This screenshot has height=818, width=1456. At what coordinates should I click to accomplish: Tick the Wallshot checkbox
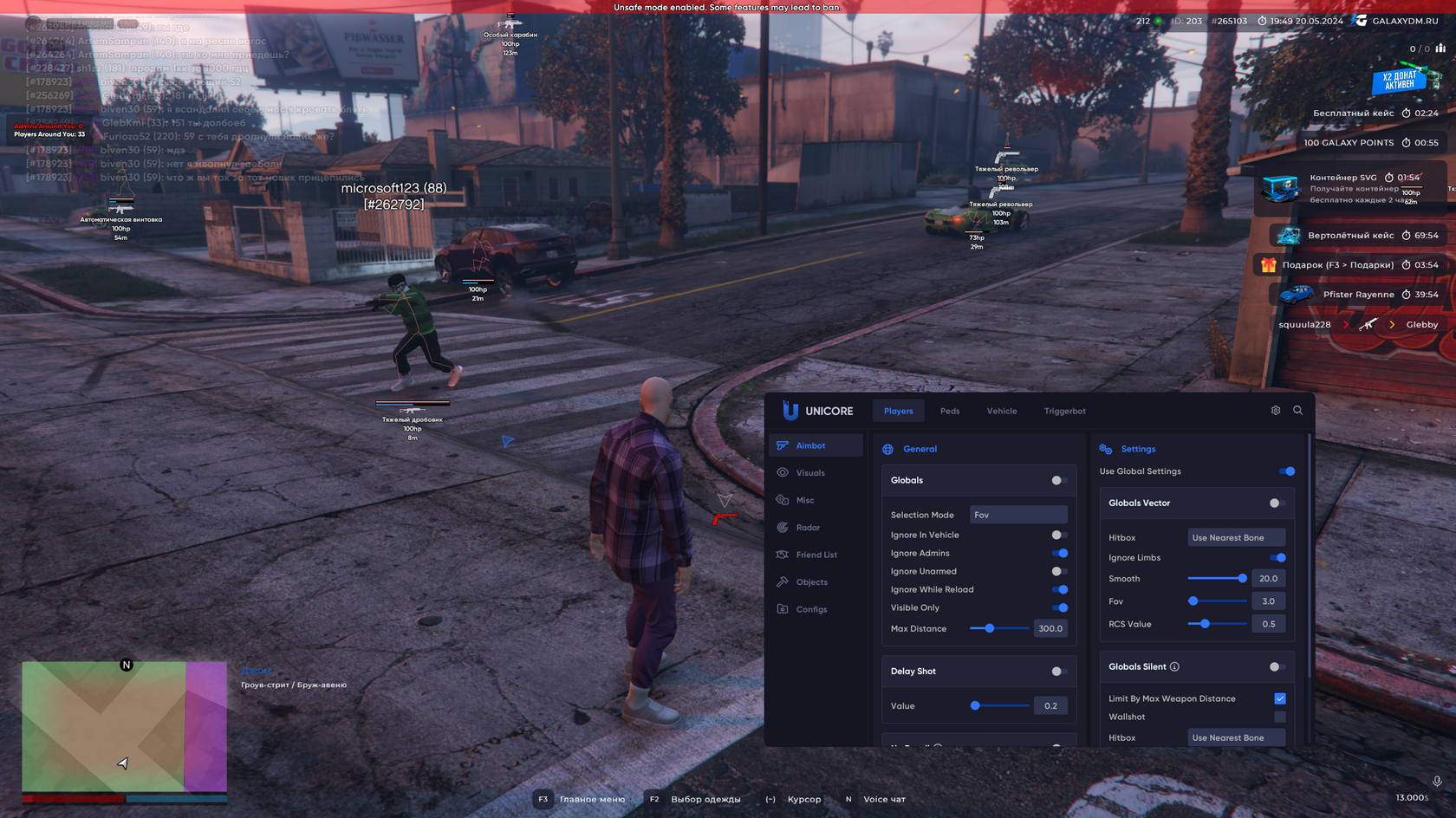(x=1280, y=717)
